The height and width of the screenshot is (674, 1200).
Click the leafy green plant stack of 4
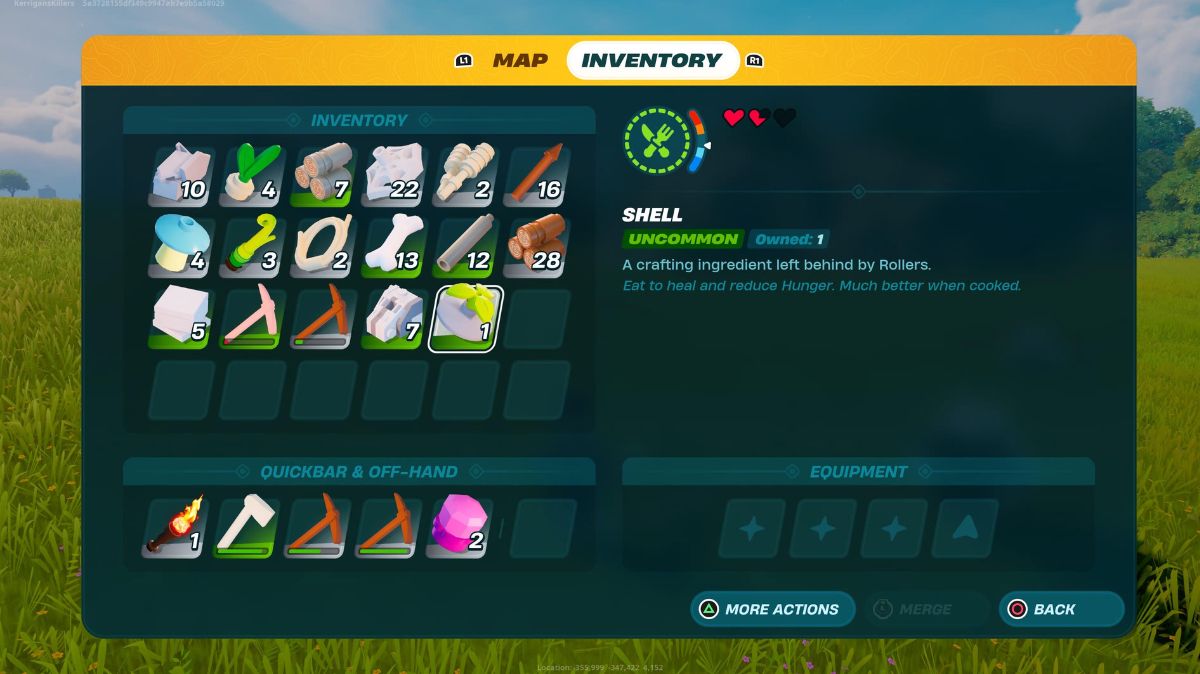(252, 175)
